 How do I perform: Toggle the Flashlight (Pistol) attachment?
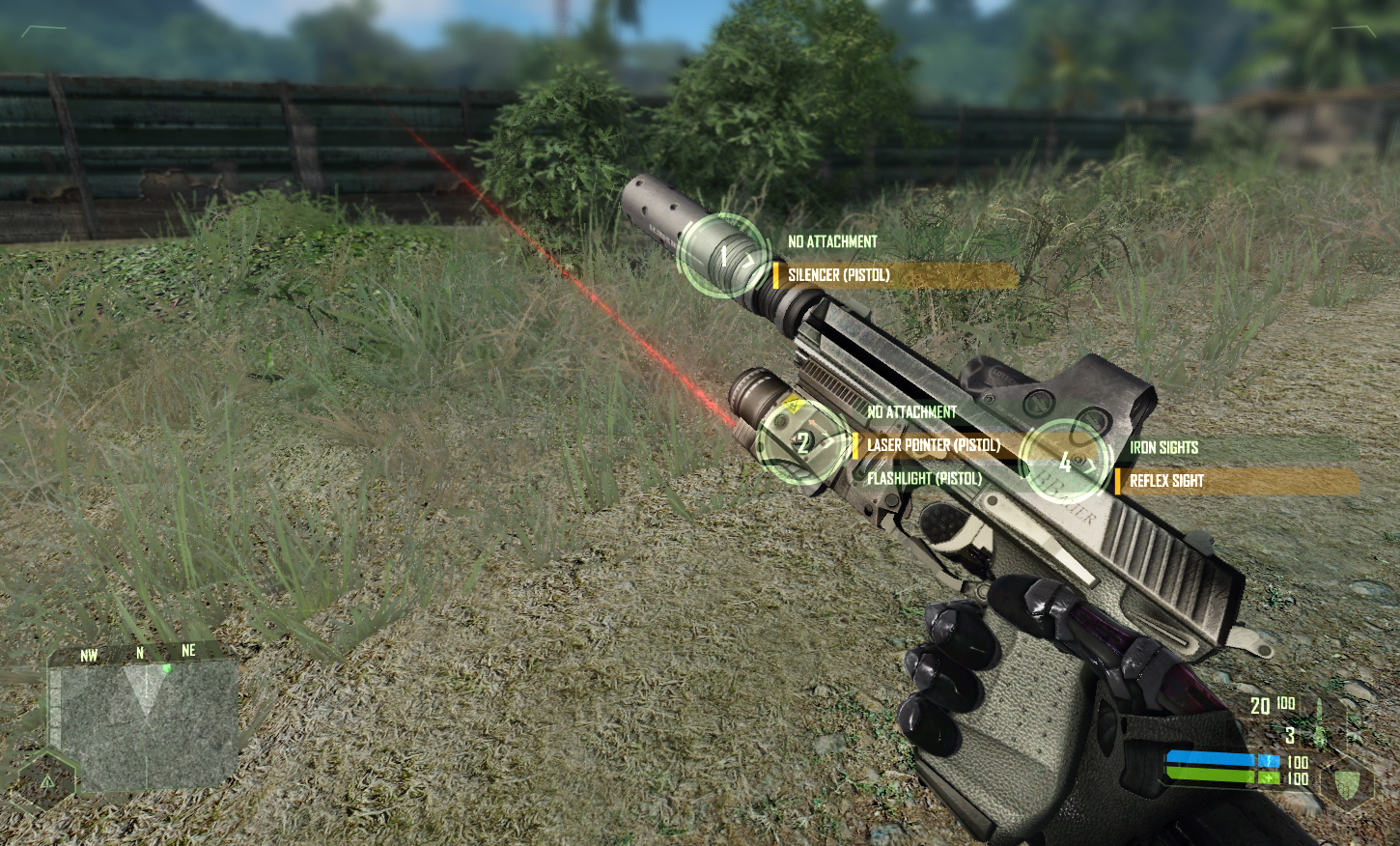[924, 477]
